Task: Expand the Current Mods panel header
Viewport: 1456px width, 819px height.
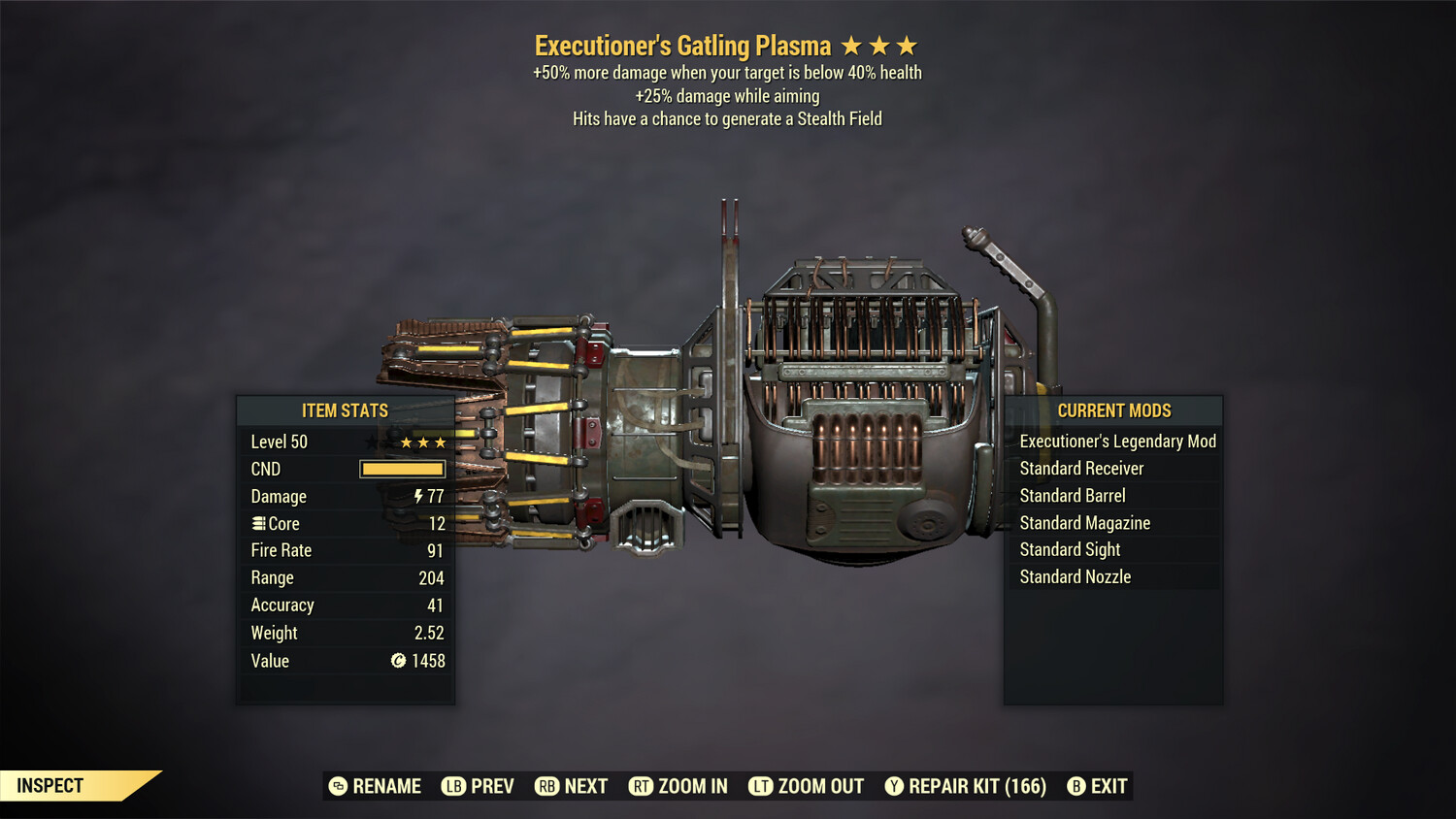Action: (x=1114, y=409)
